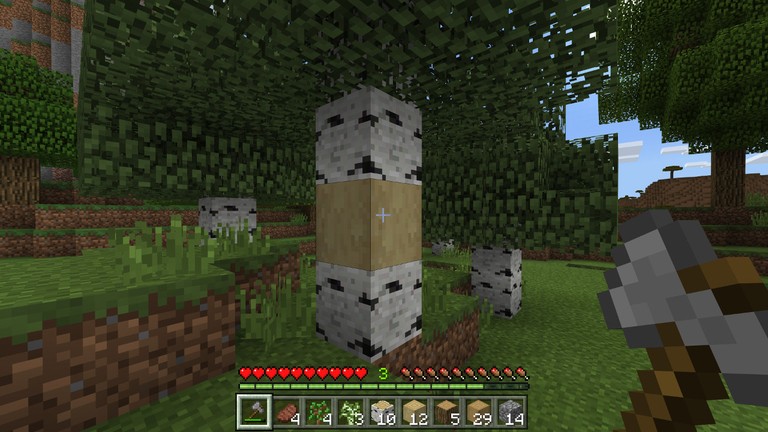Screen dimensions: 768x432
Task: Select the stone axe hotbar slot
Action: click(x=253, y=411)
